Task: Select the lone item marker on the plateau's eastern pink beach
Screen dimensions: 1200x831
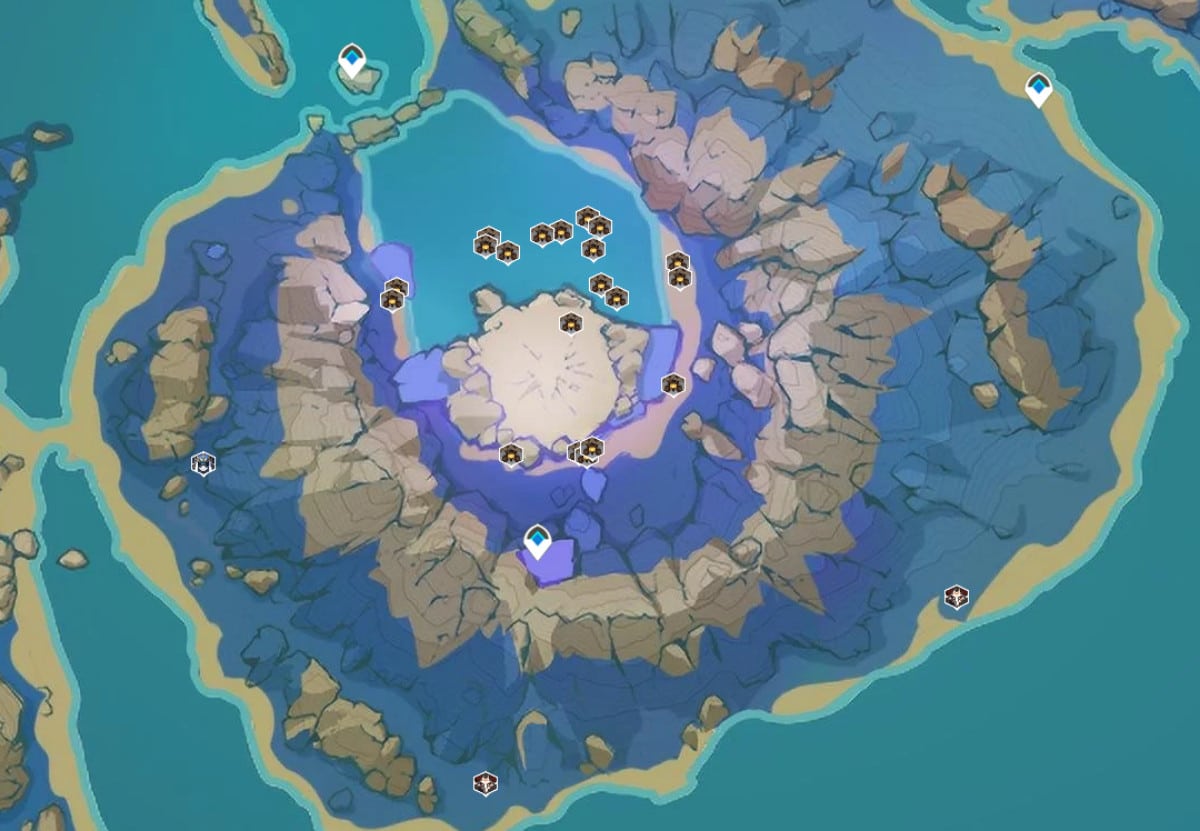Action: click(x=673, y=384)
